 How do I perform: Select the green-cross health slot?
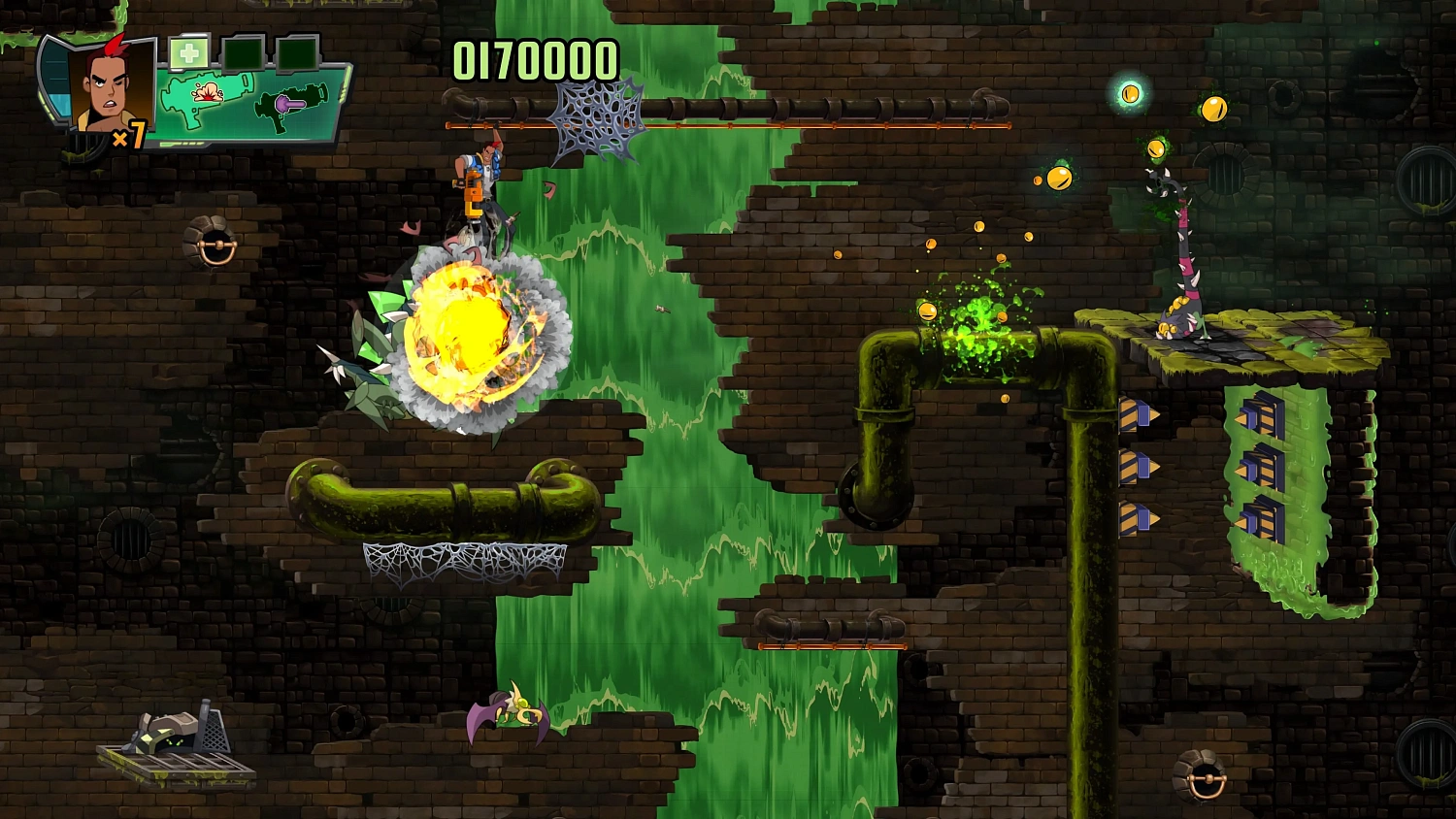pyautogui.click(x=188, y=54)
